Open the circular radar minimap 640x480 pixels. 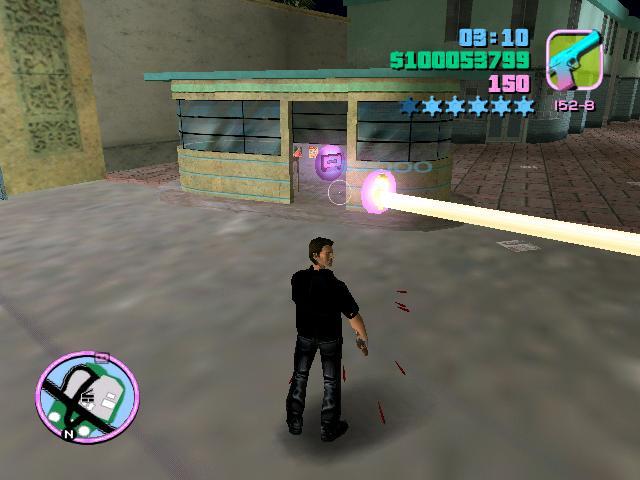[88, 392]
